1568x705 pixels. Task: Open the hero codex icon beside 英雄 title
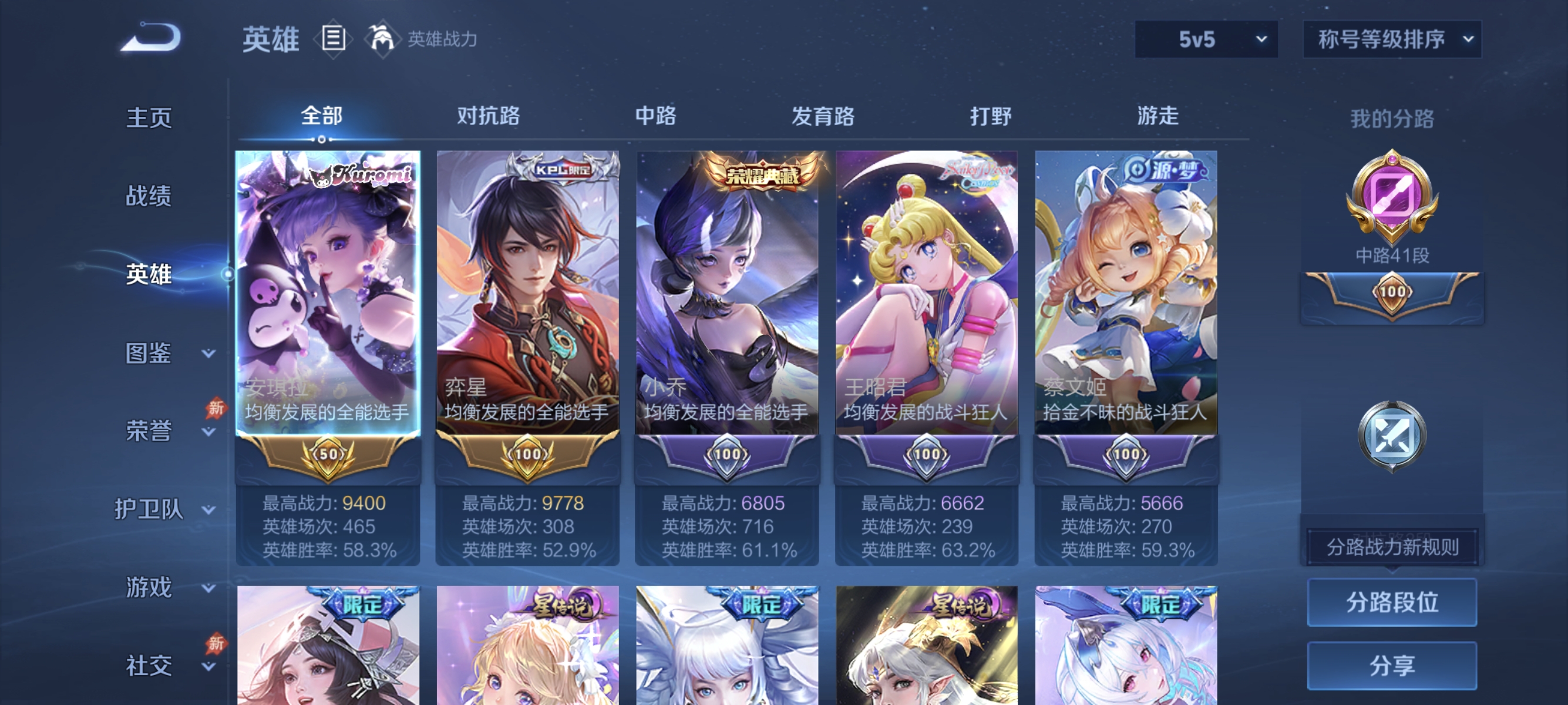(x=332, y=38)
